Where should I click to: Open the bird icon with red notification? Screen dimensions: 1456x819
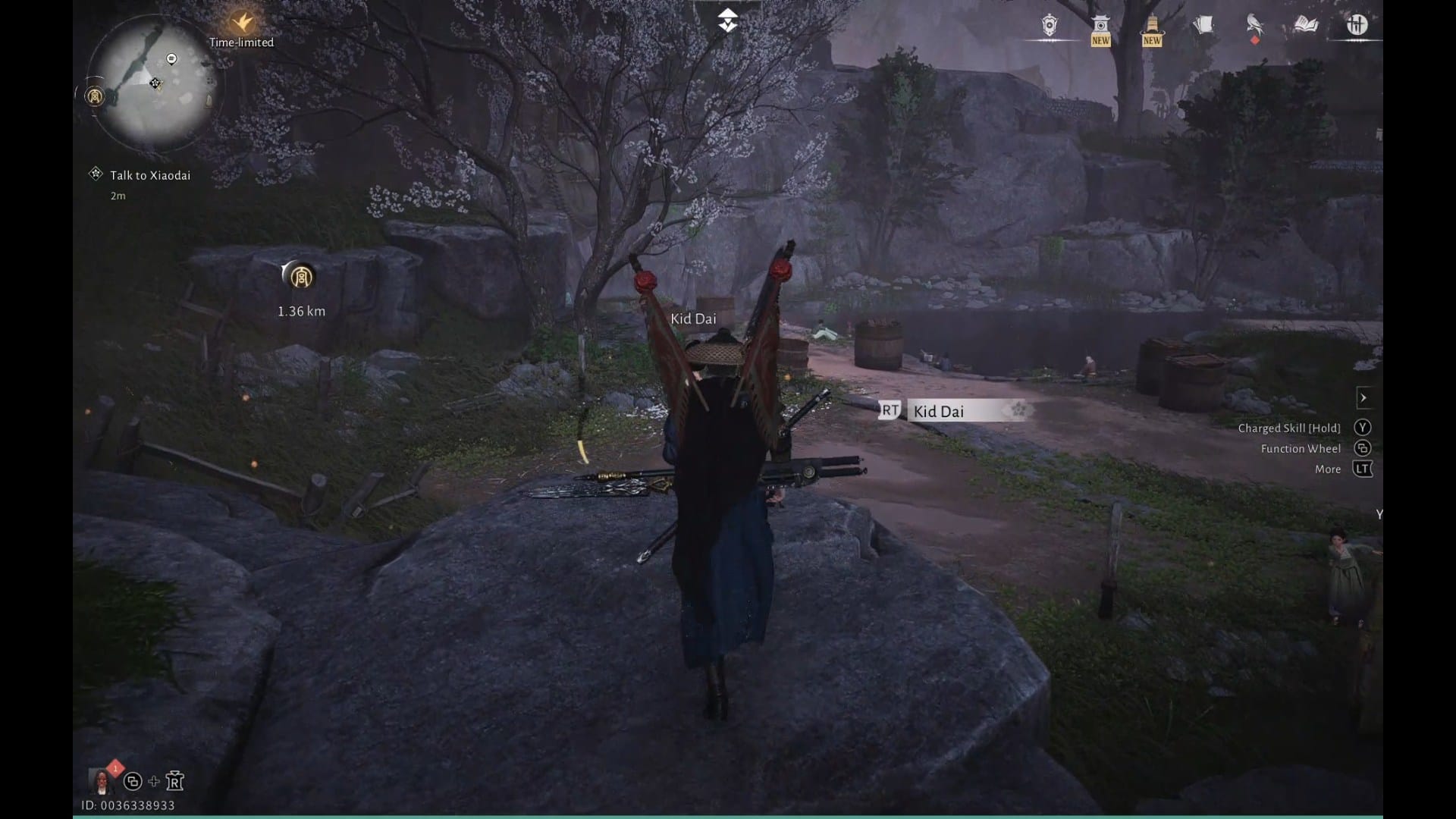tap(1254, 26)
